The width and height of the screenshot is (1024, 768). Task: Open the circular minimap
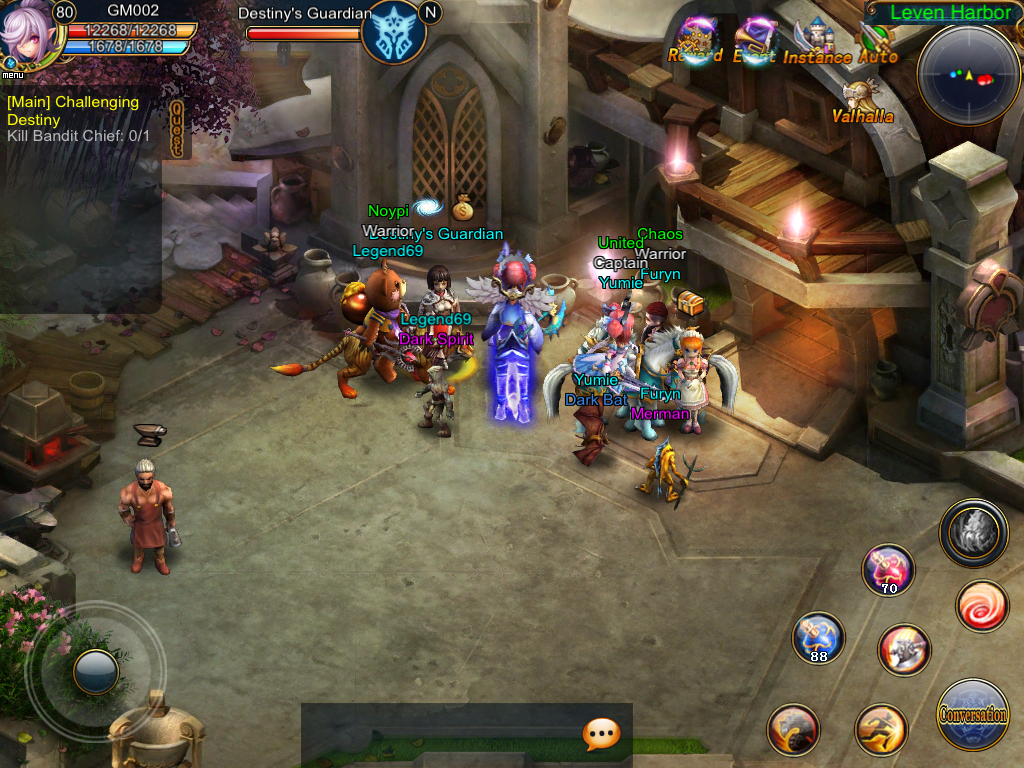click(x=968, y=74)
